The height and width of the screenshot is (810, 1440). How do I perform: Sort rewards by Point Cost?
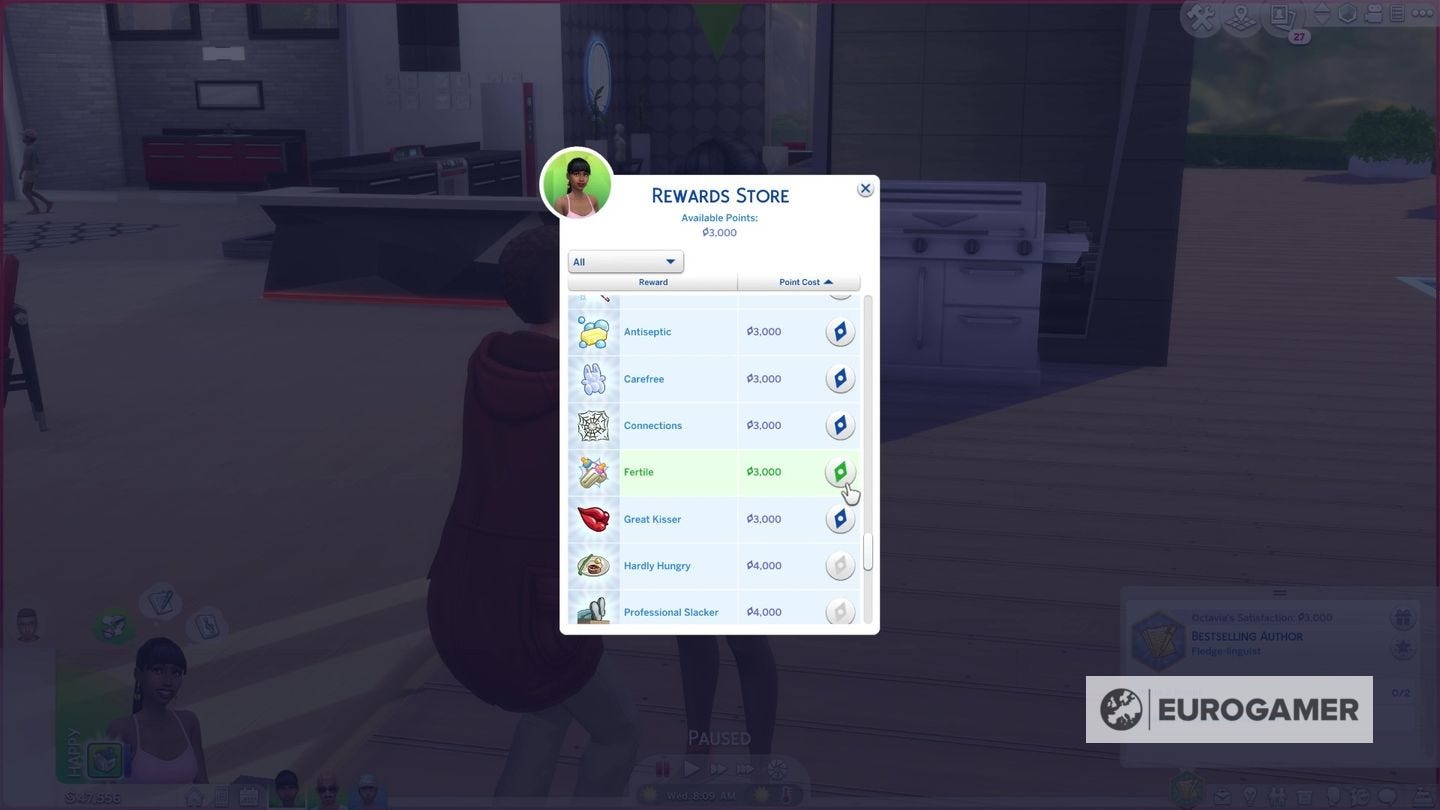coord(797,282)
